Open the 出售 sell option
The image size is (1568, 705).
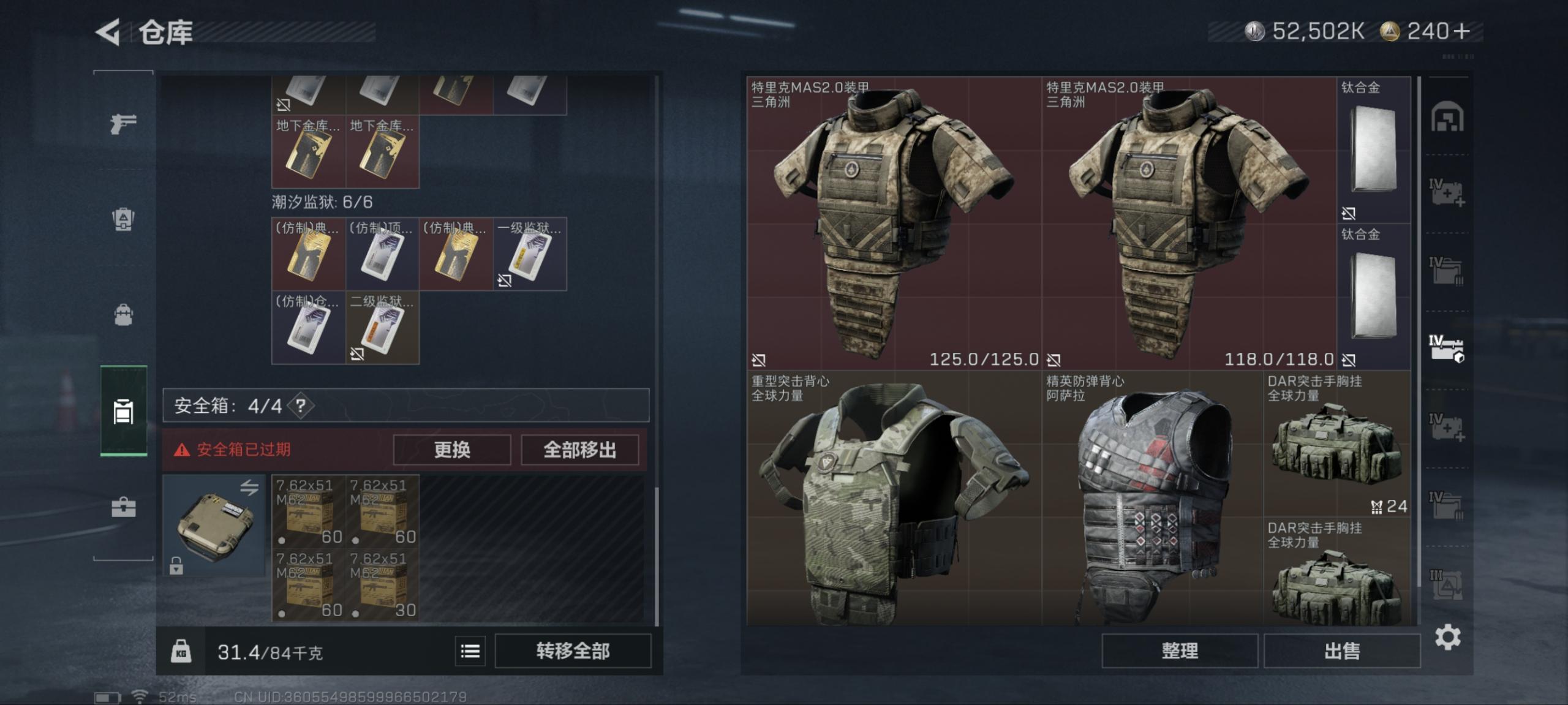coord(1341,651)
